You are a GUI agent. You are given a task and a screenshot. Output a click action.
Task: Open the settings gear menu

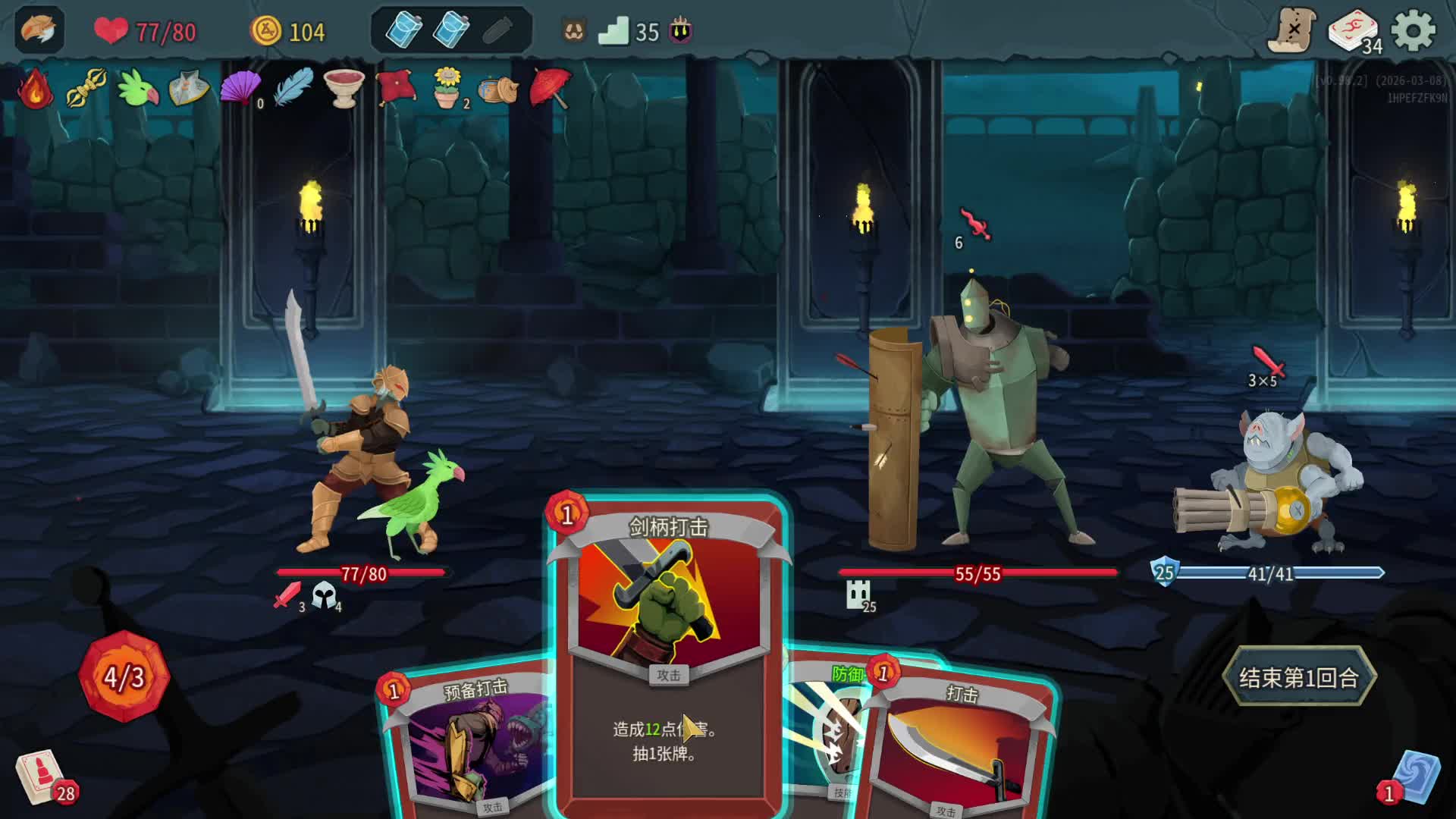point(1414,32)
